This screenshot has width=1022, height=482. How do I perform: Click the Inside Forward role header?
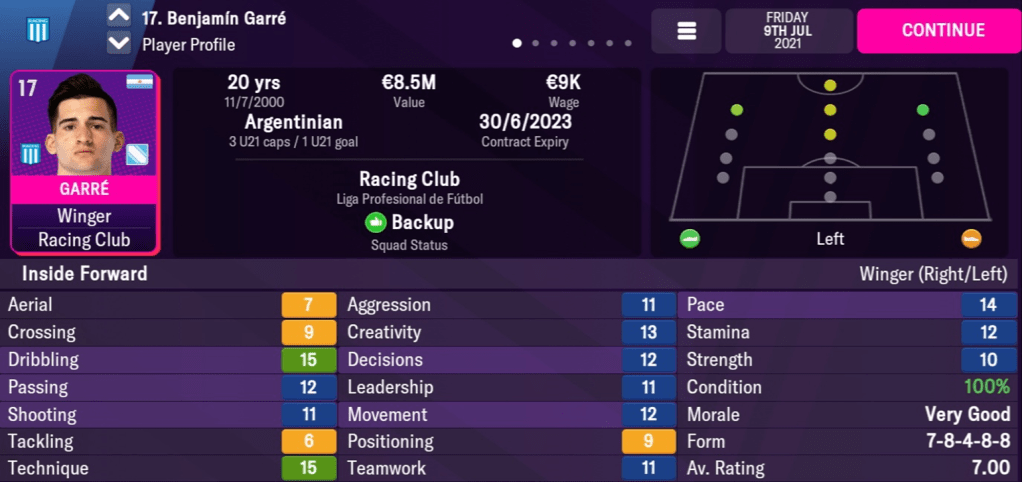click(85, 274)
